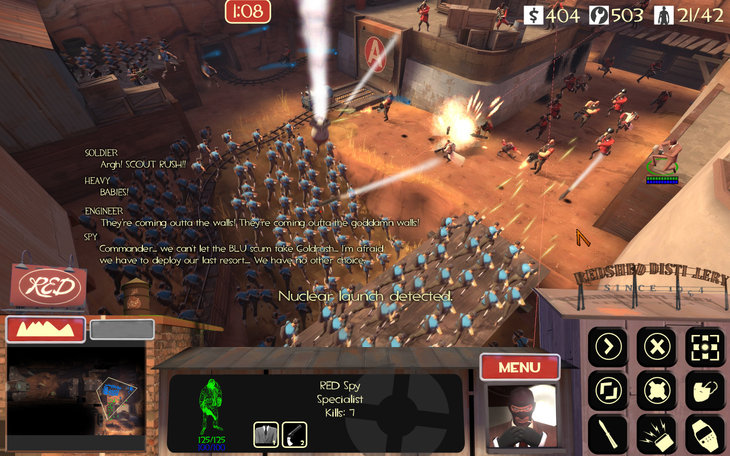Choose the hold position command icon
730x456 pixels.
click(x=657, y=391)
